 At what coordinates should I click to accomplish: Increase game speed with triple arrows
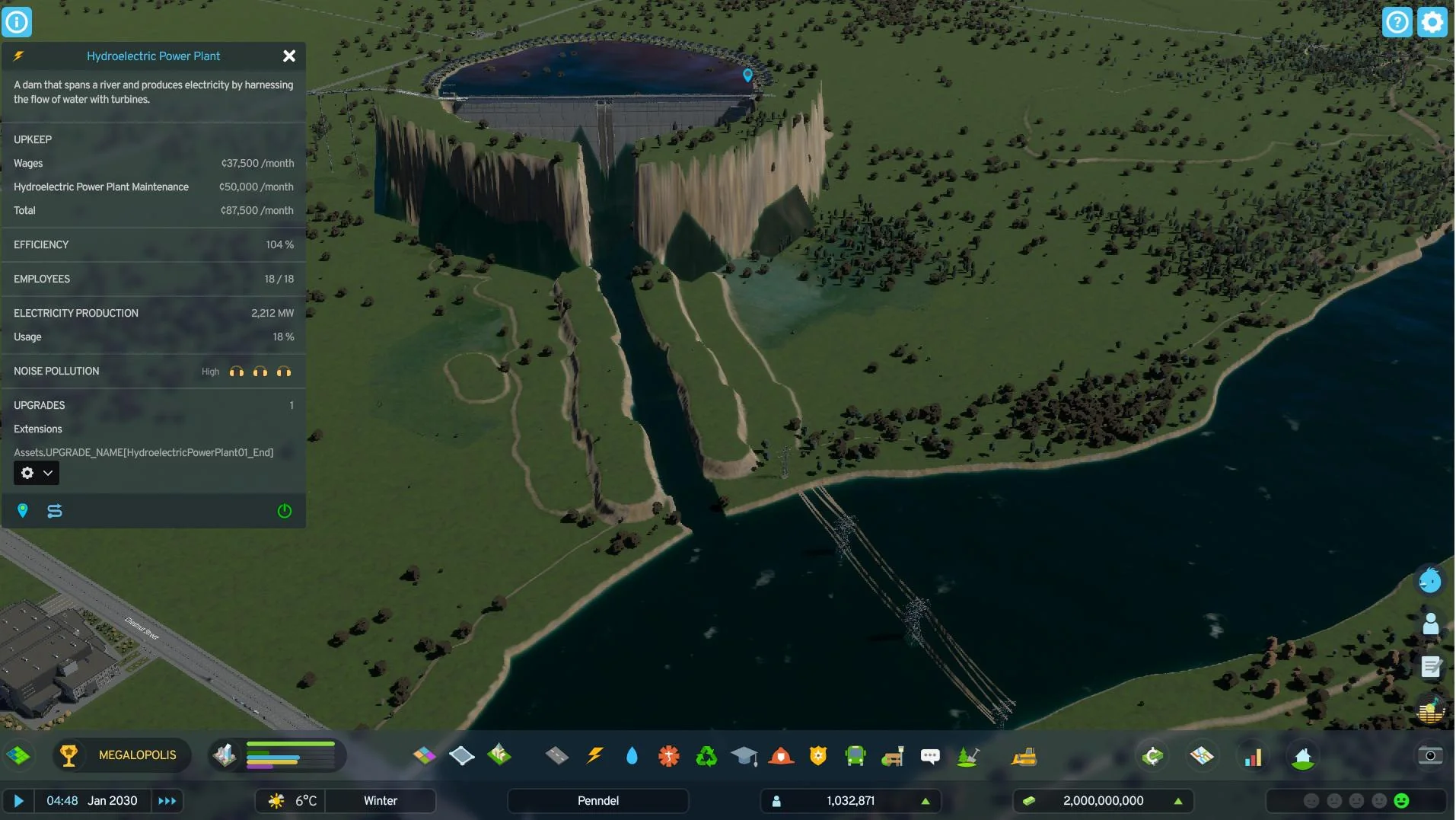tap(167, 801)
